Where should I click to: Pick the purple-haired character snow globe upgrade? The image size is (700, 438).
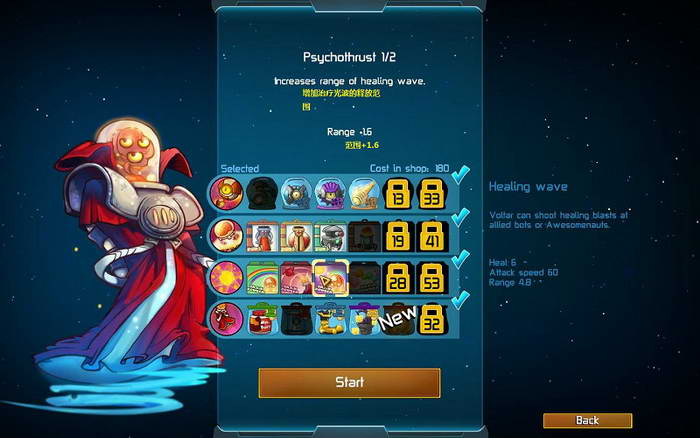(329, 191)
